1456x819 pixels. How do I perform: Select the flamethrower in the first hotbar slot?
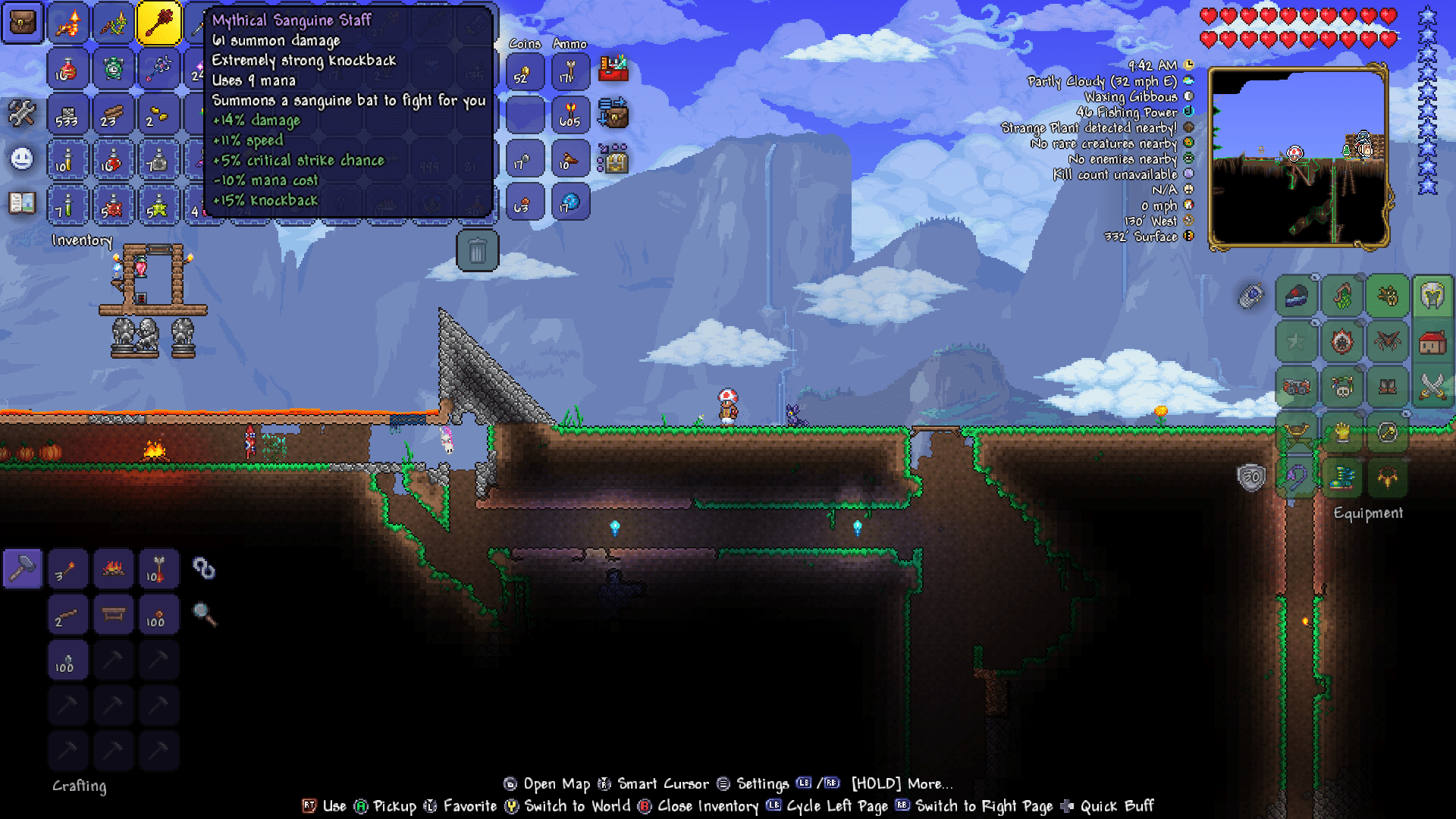[68, 23]
